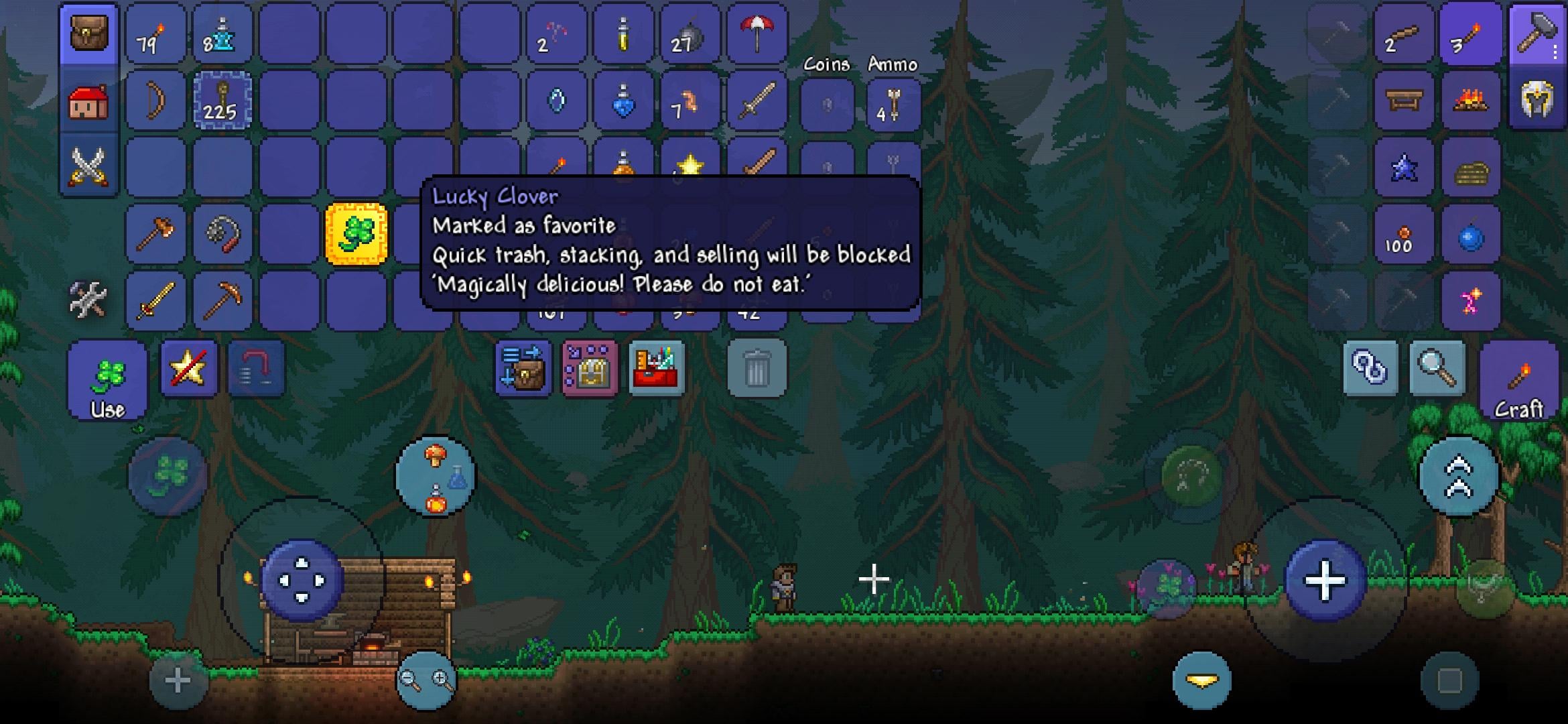The height and width of the screenshot is (724, 1568).
Task: Choose the campfire crafting recipe
Action: click(x=1470, y=101)
